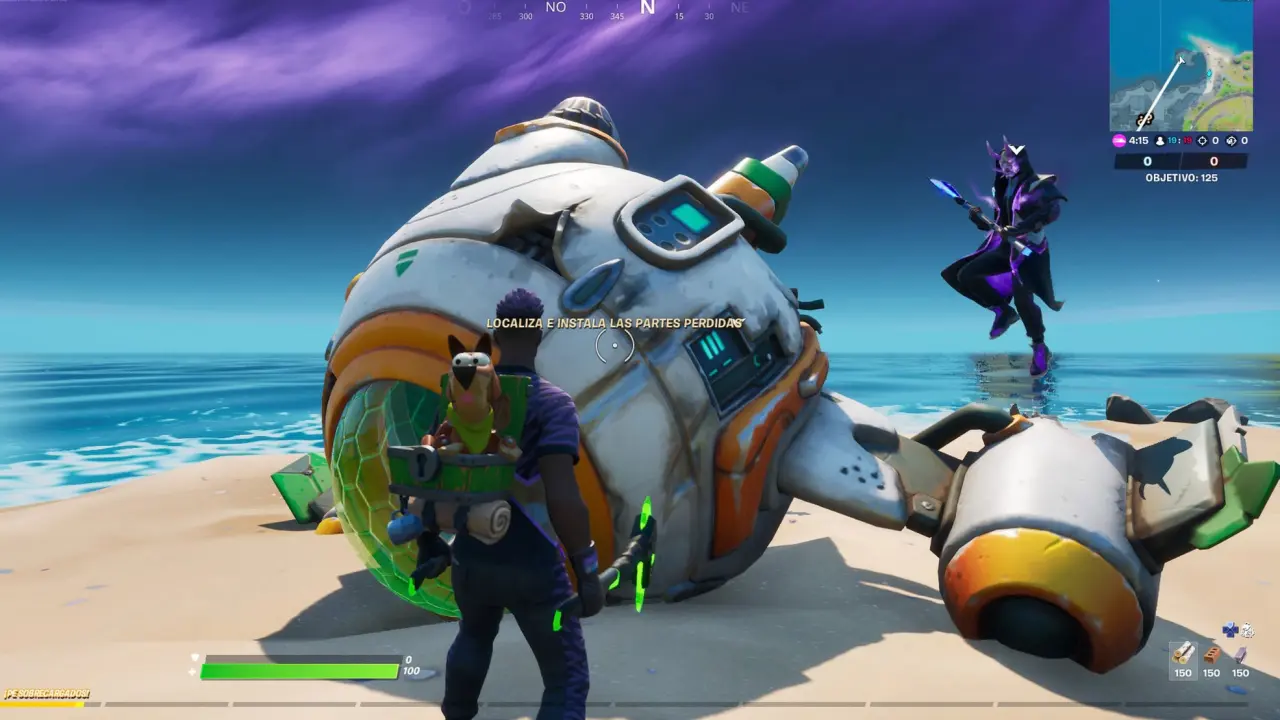This screenshot has height=720, width=1280.
Task: Select the wood building material
Action: click(x=1183, y=654)
